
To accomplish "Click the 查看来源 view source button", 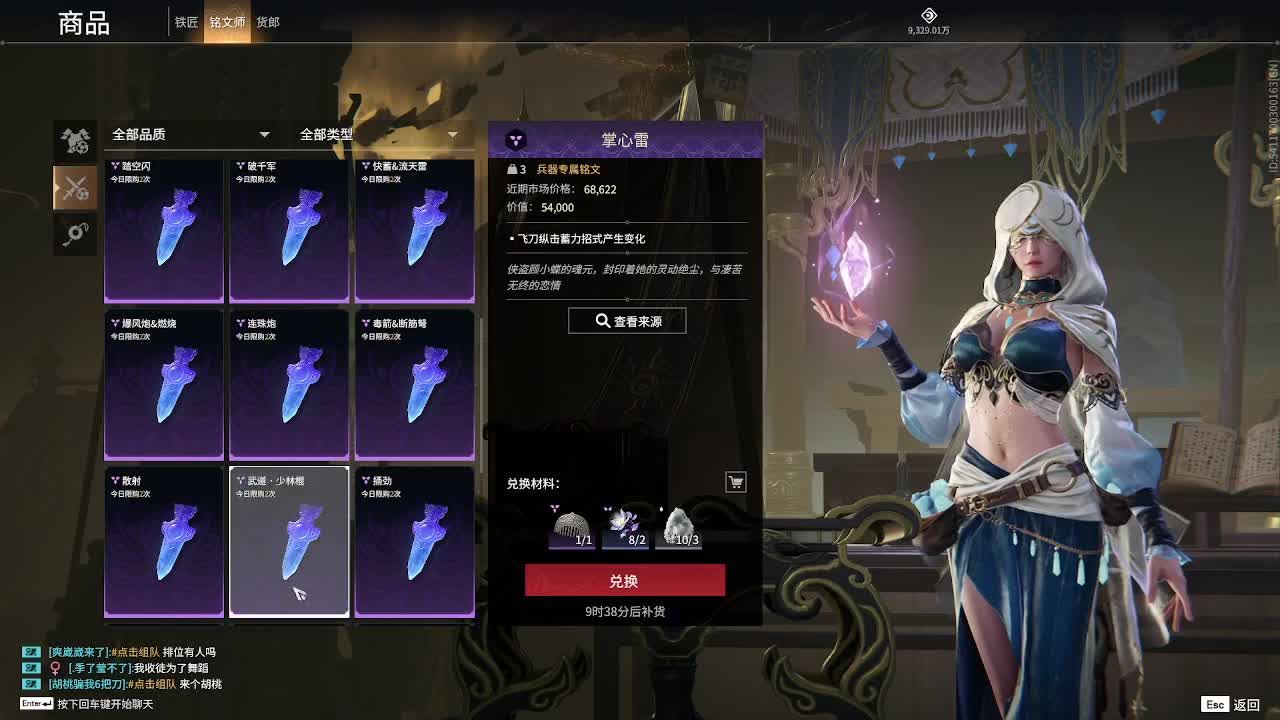I will [626, 320].
